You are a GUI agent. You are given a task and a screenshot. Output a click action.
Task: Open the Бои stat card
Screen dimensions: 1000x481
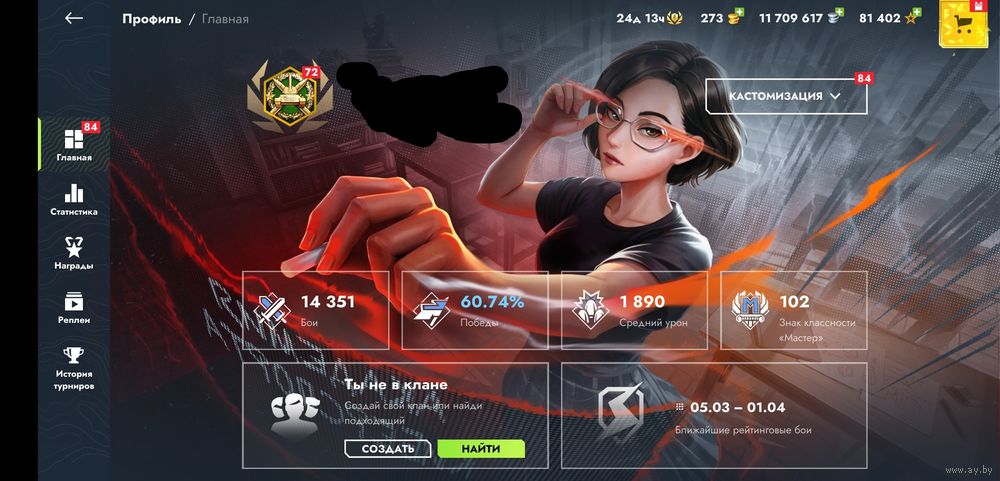click(316, 310)
